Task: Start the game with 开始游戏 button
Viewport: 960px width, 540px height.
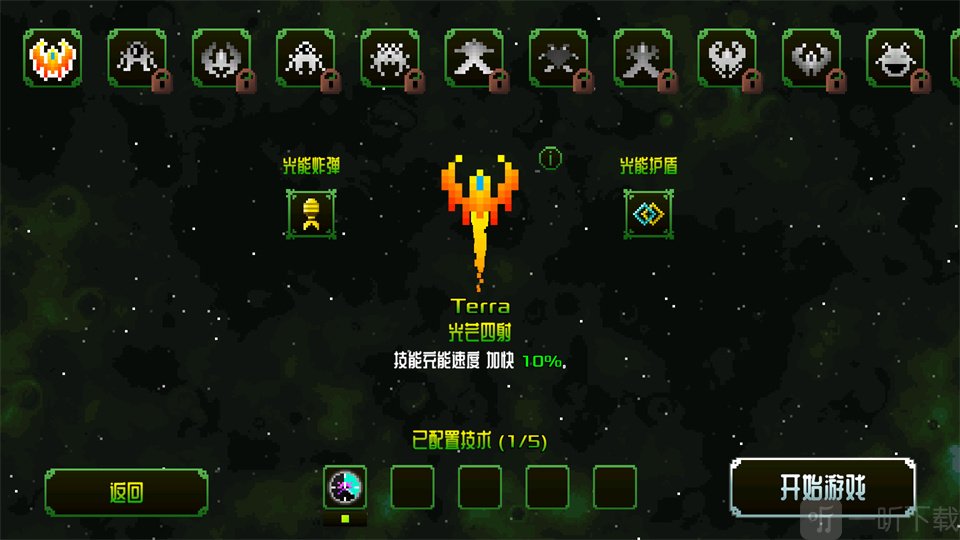Action: point(822,489)
